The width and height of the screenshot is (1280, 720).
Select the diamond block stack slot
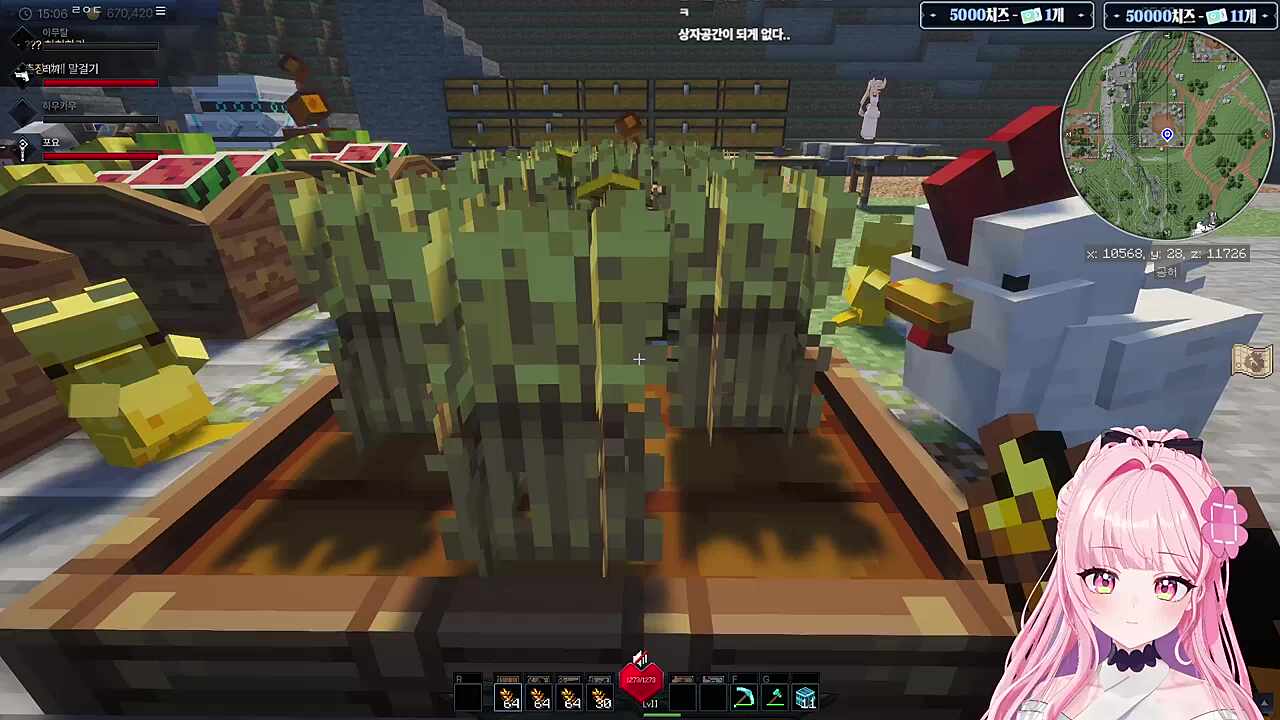[x=806, y=697]
